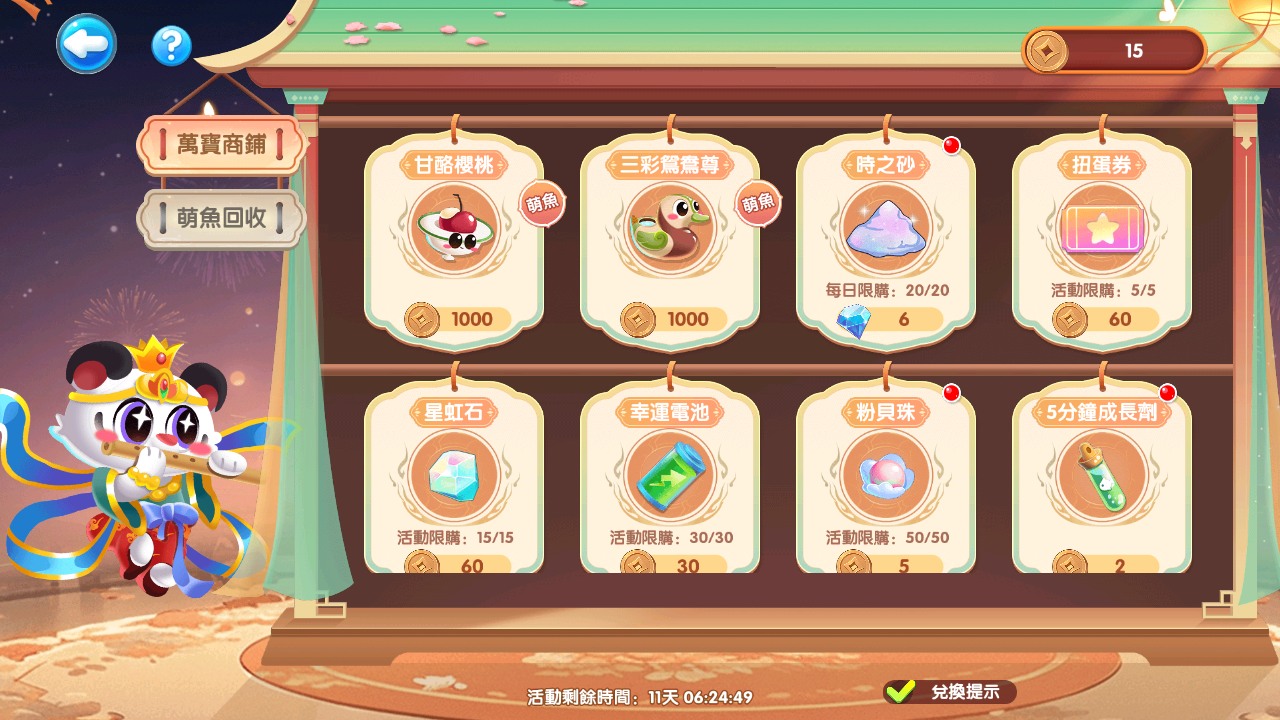This screenshot has width=1280, height=720.
Task: Switch to the 萌魚回收 tab
Action: 222,218
